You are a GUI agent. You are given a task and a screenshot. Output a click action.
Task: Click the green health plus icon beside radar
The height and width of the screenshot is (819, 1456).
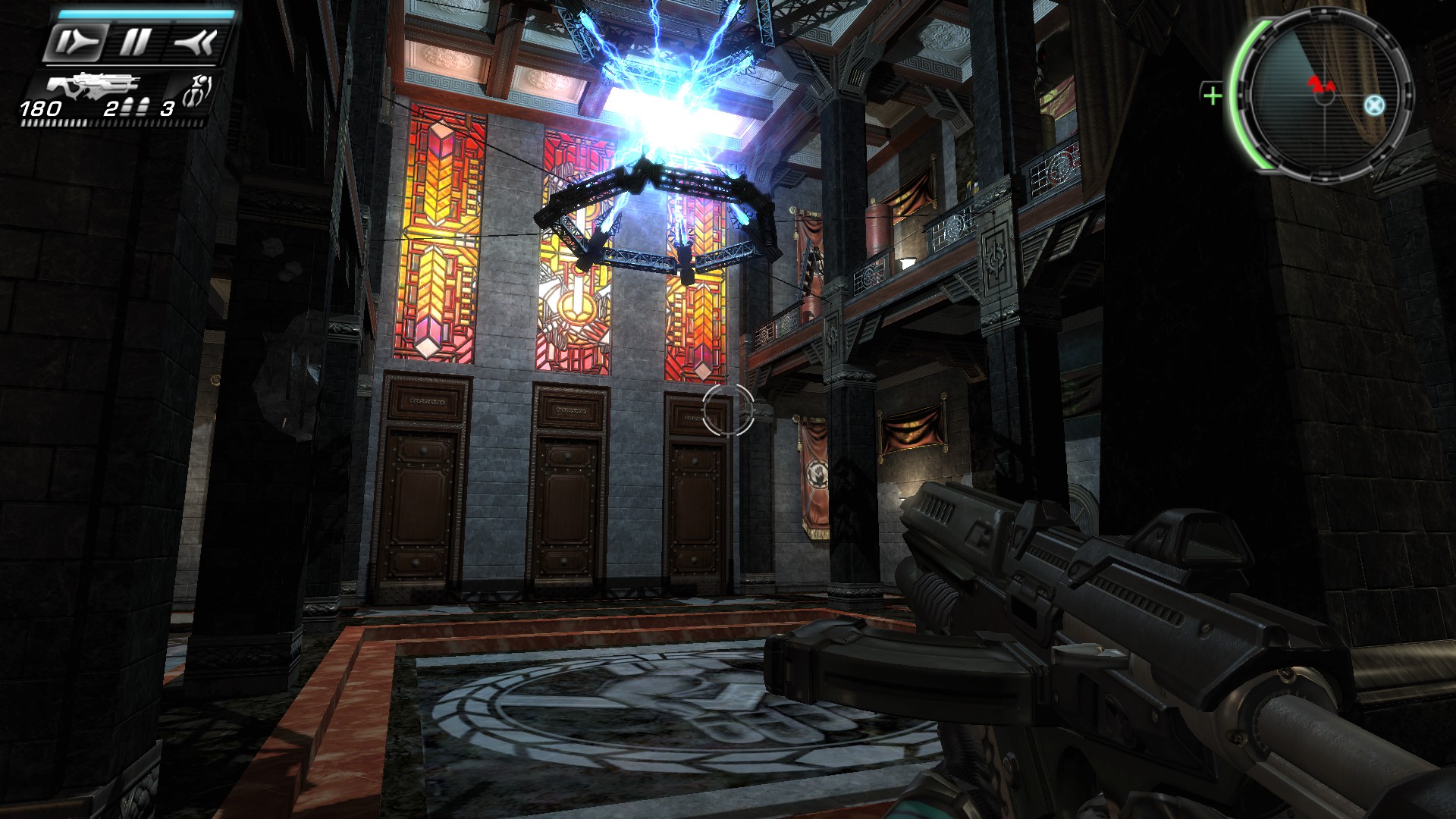(1213, 95)
